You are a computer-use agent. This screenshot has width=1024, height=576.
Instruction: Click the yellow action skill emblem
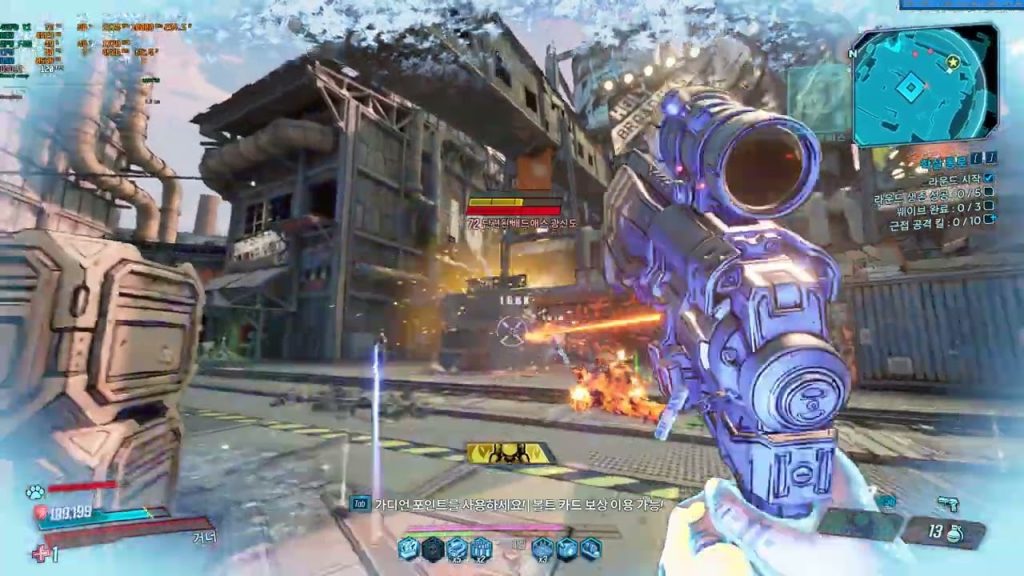(509, 453)
